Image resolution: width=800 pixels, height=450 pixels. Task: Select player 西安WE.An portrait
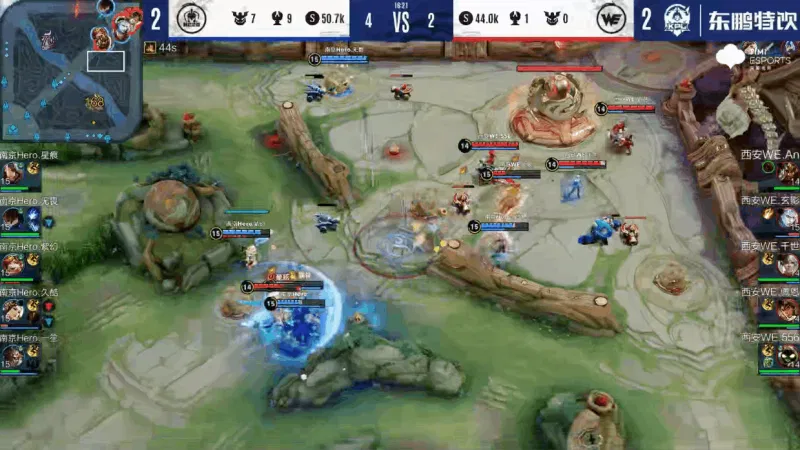coord(786,173)
